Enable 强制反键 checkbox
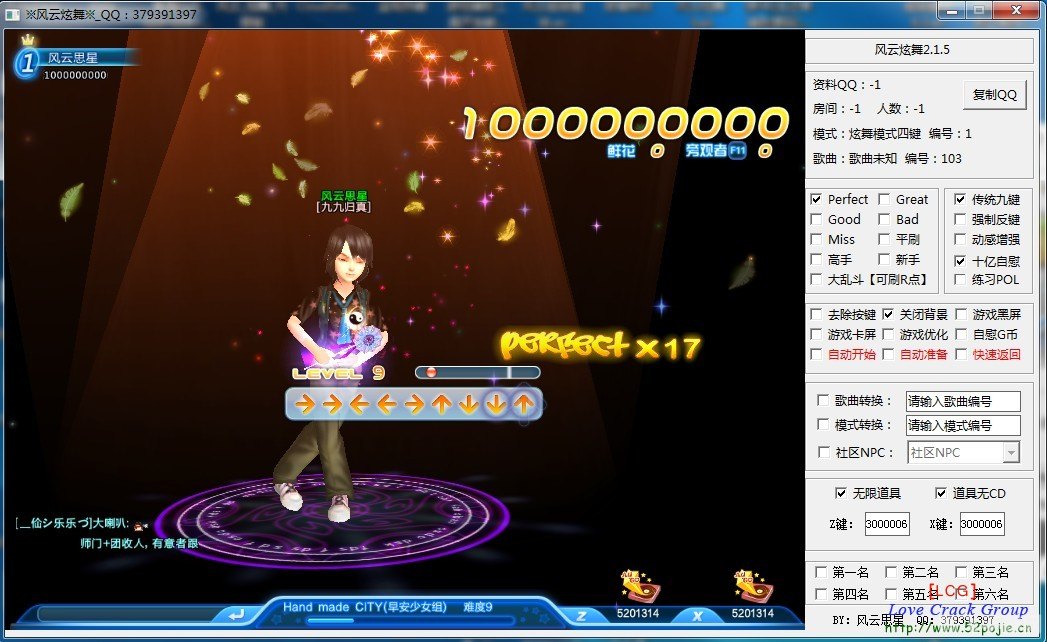The height and width of the screenshot is (642, 1047). tap(960, 220)
